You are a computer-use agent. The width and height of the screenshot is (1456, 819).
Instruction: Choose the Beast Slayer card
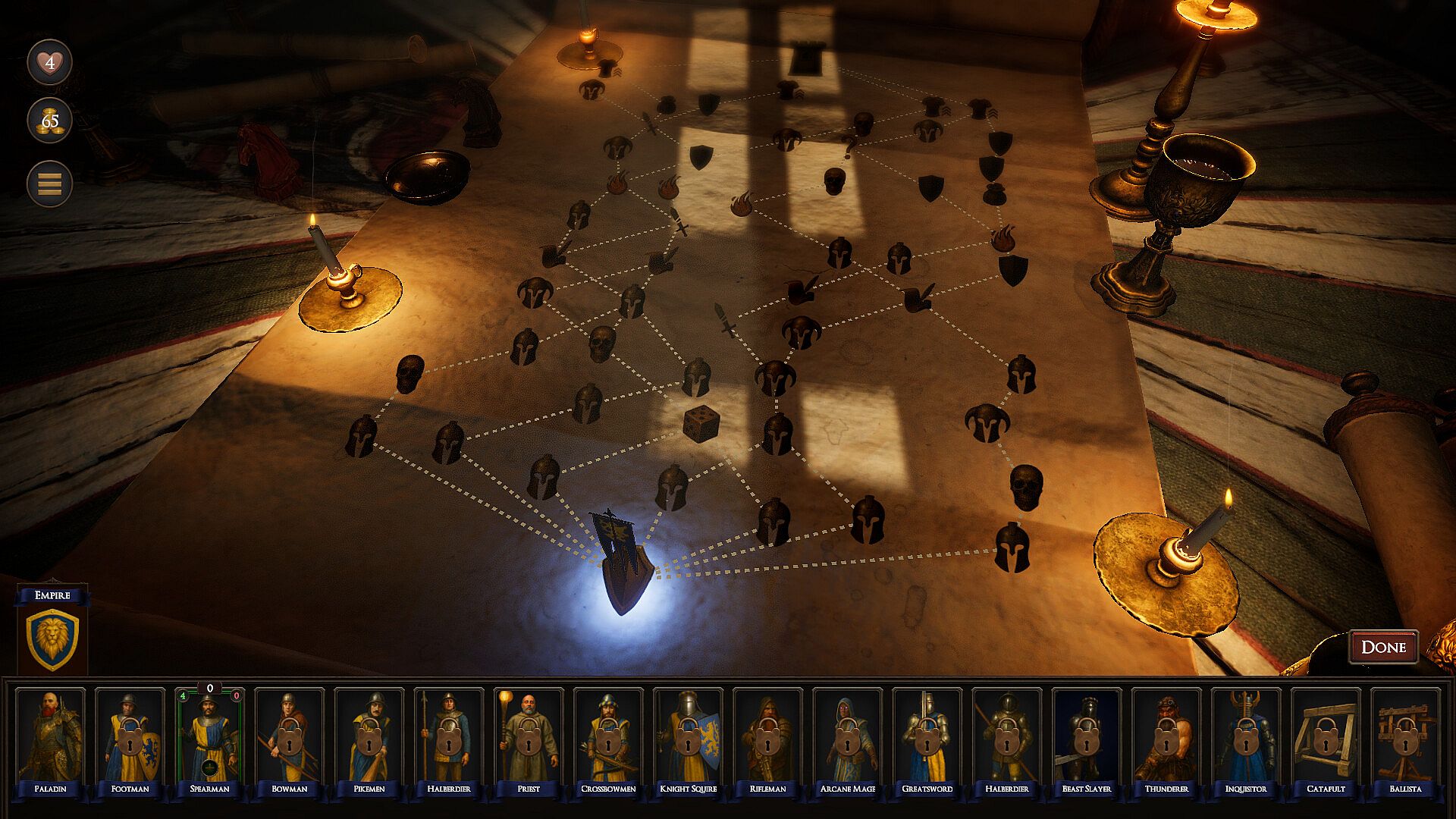[x=1086, y=739]
